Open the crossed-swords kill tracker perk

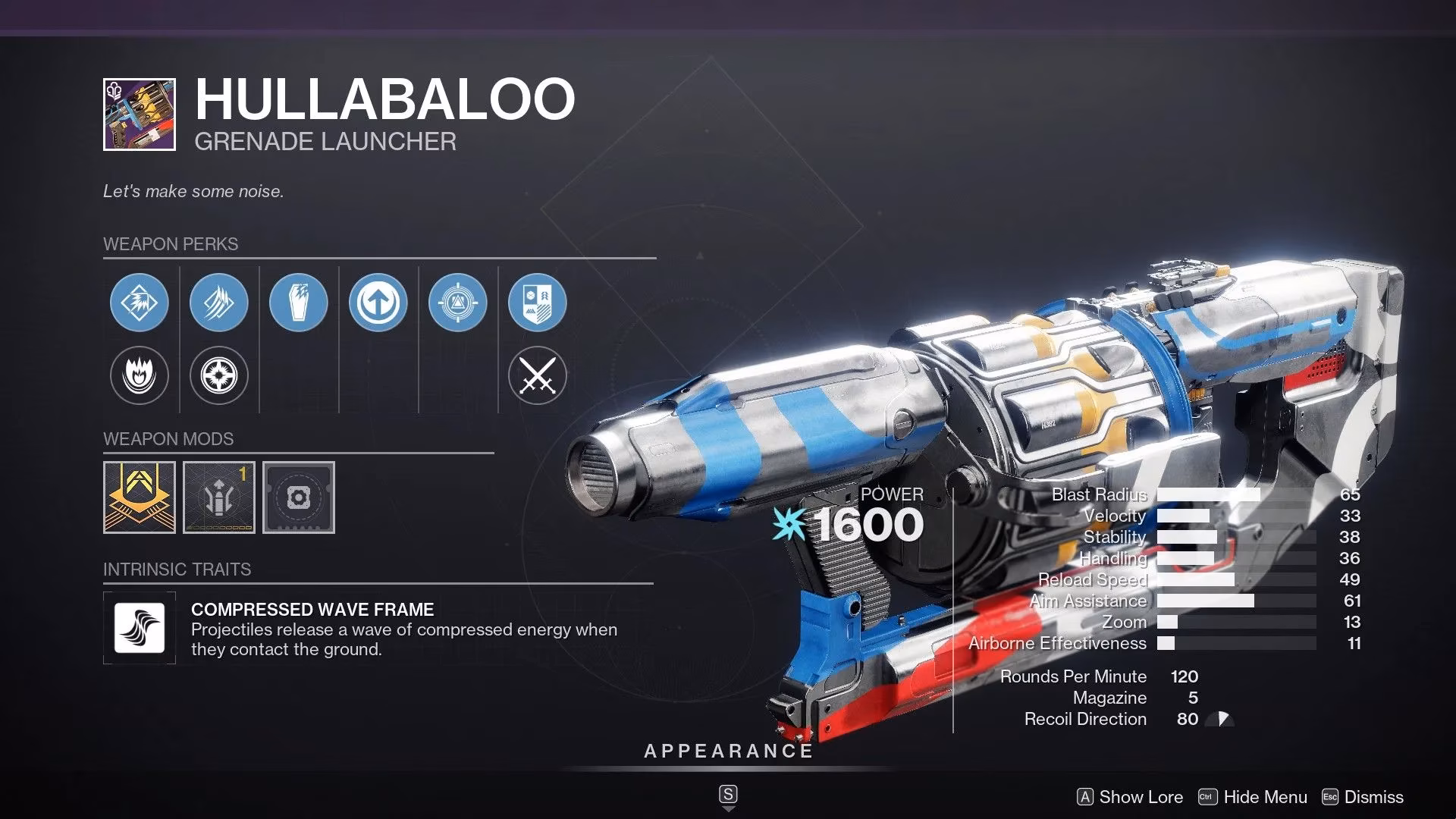(x=537, y=375)
